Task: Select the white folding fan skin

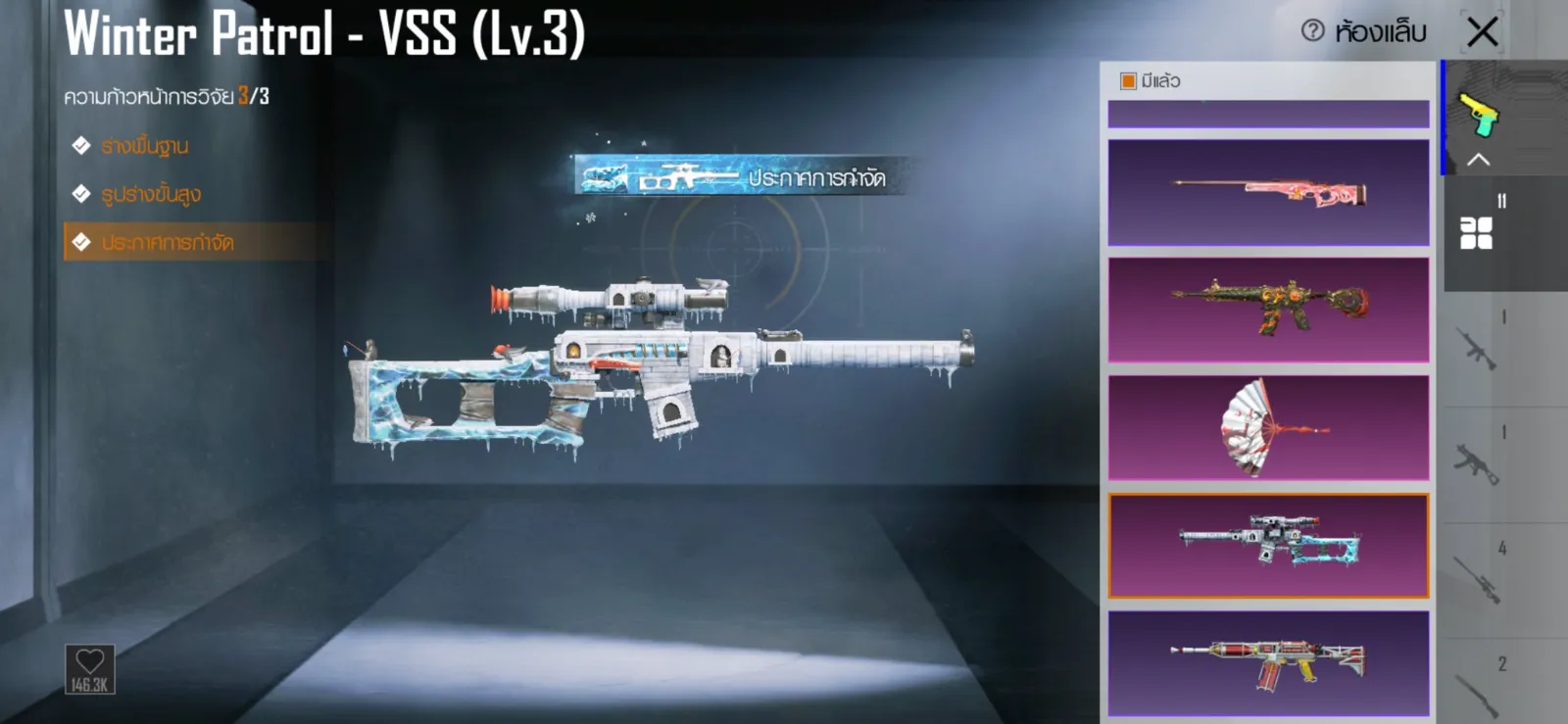Action: [x=1268, y=427]
